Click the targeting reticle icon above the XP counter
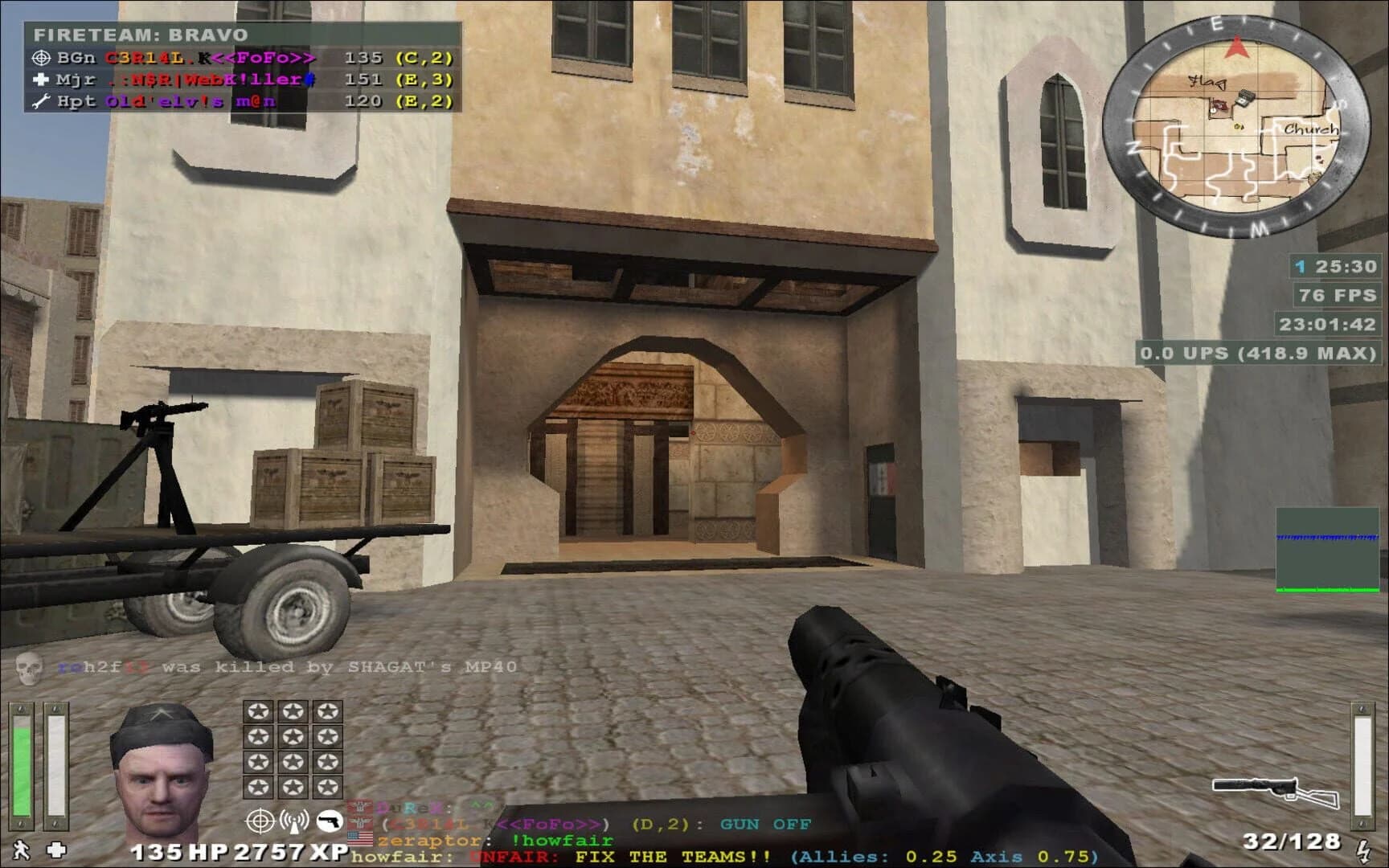The image size is (1389, 868). (x=260, y=821)
